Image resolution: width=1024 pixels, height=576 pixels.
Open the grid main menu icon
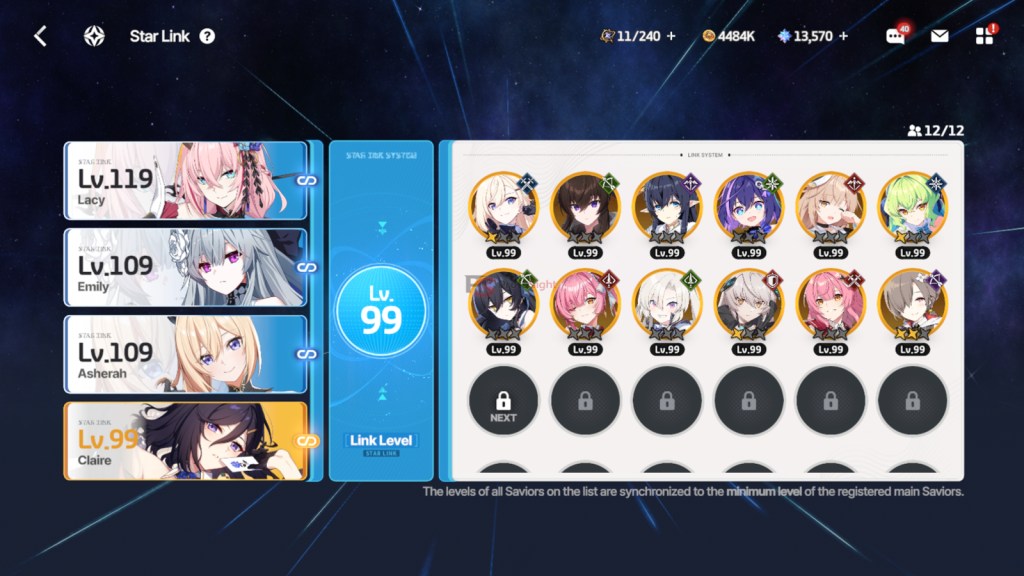pyautogui.click(x=984, y=37)
